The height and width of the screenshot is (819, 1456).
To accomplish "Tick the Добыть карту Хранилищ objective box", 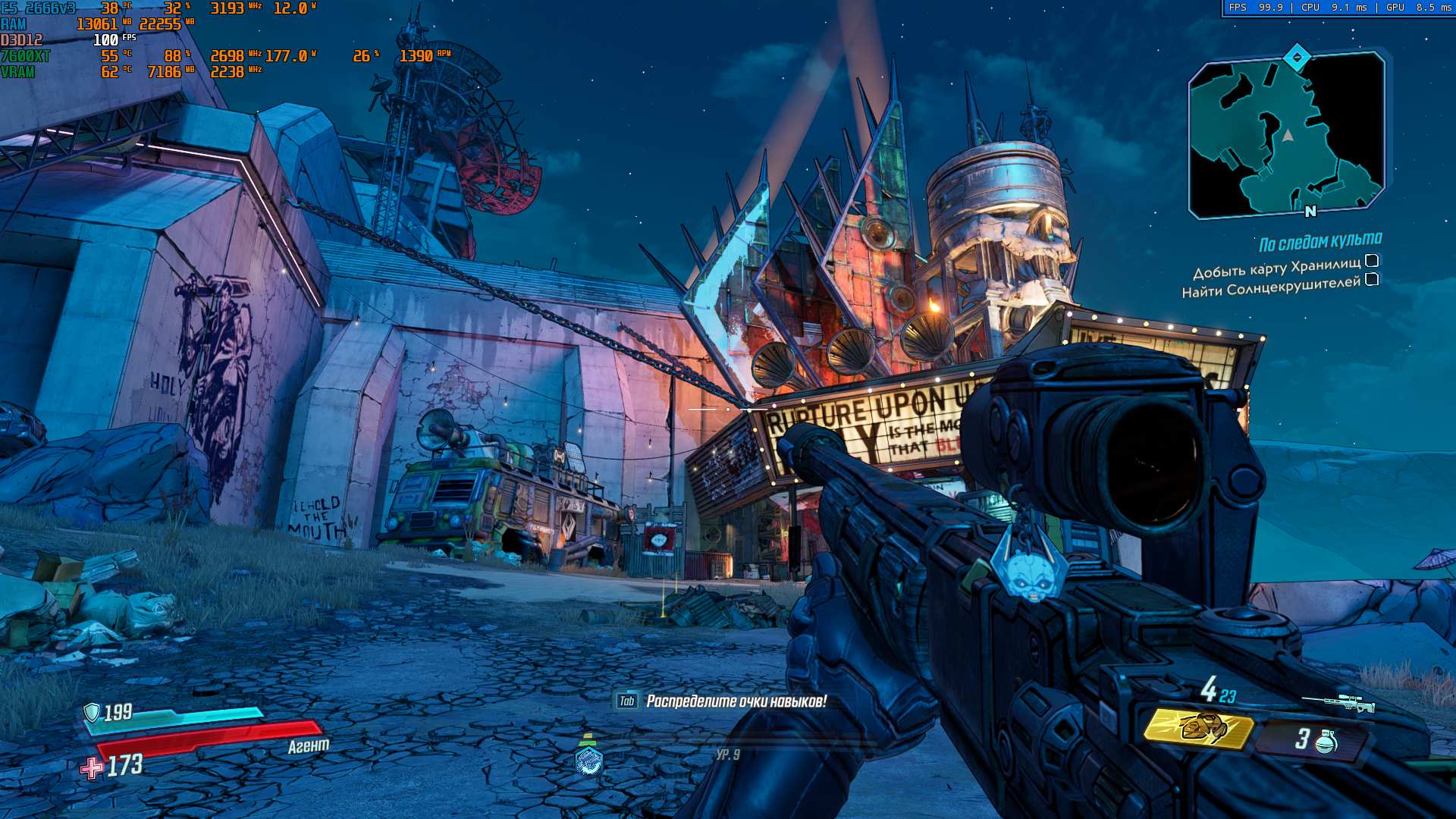I will pyautogui.click(x=1372, y=261).
